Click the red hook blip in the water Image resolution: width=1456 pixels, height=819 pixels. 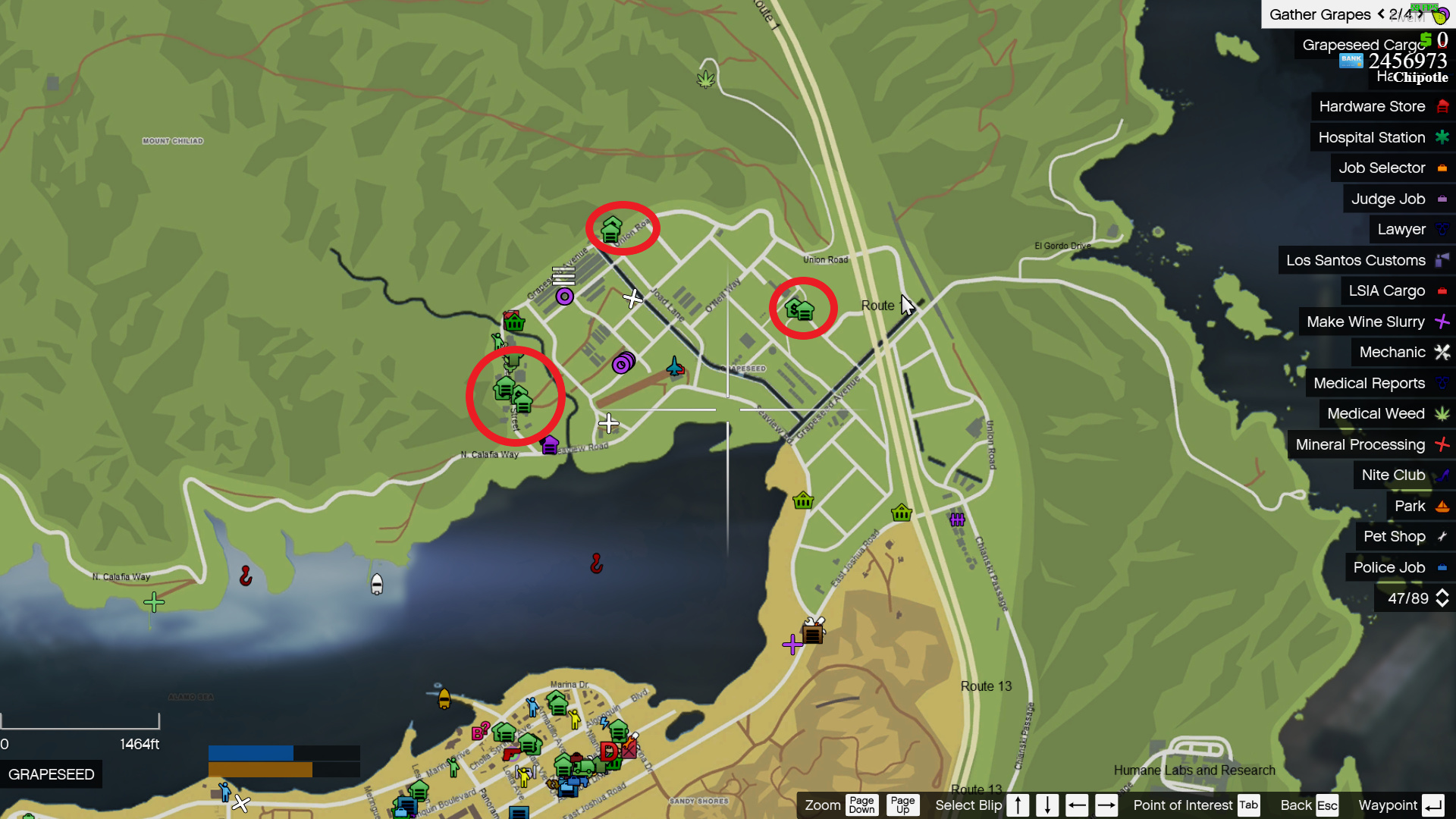(597, 563)
